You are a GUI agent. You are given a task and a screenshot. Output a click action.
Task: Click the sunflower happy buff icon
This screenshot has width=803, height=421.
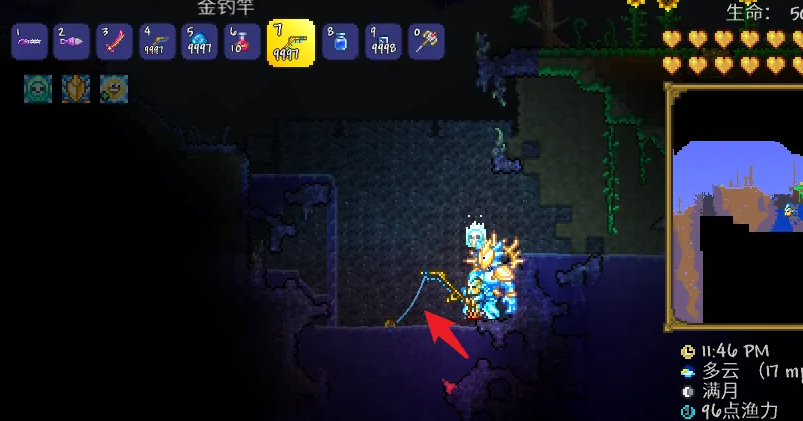(x=113, y=88)
